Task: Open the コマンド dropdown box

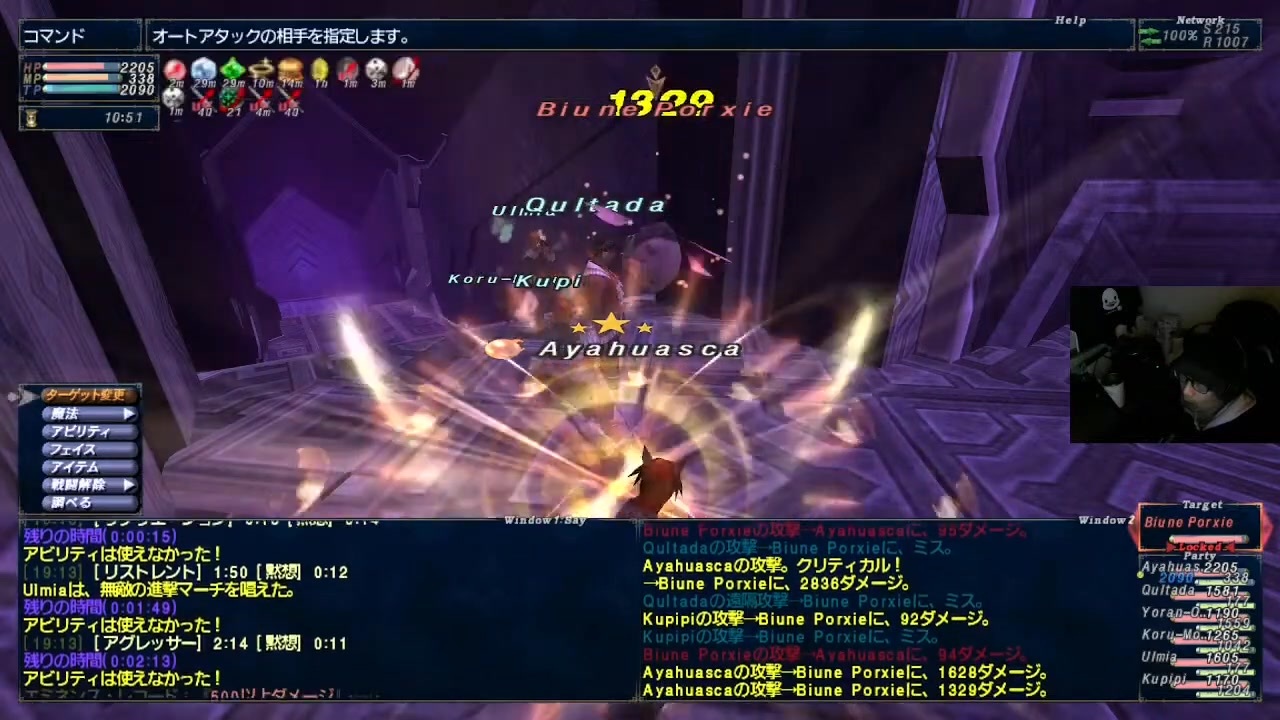Action: point(78,33)
